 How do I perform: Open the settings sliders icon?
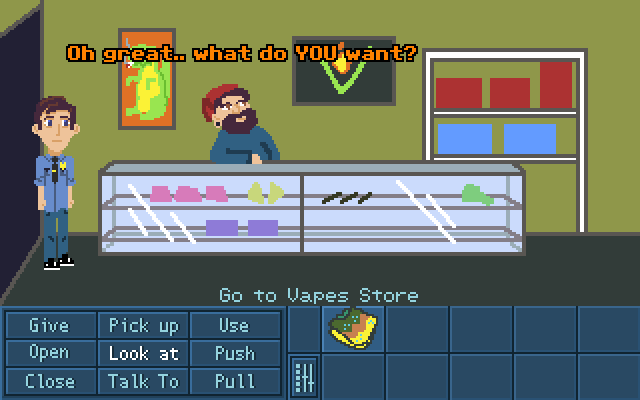click(303, 378)
